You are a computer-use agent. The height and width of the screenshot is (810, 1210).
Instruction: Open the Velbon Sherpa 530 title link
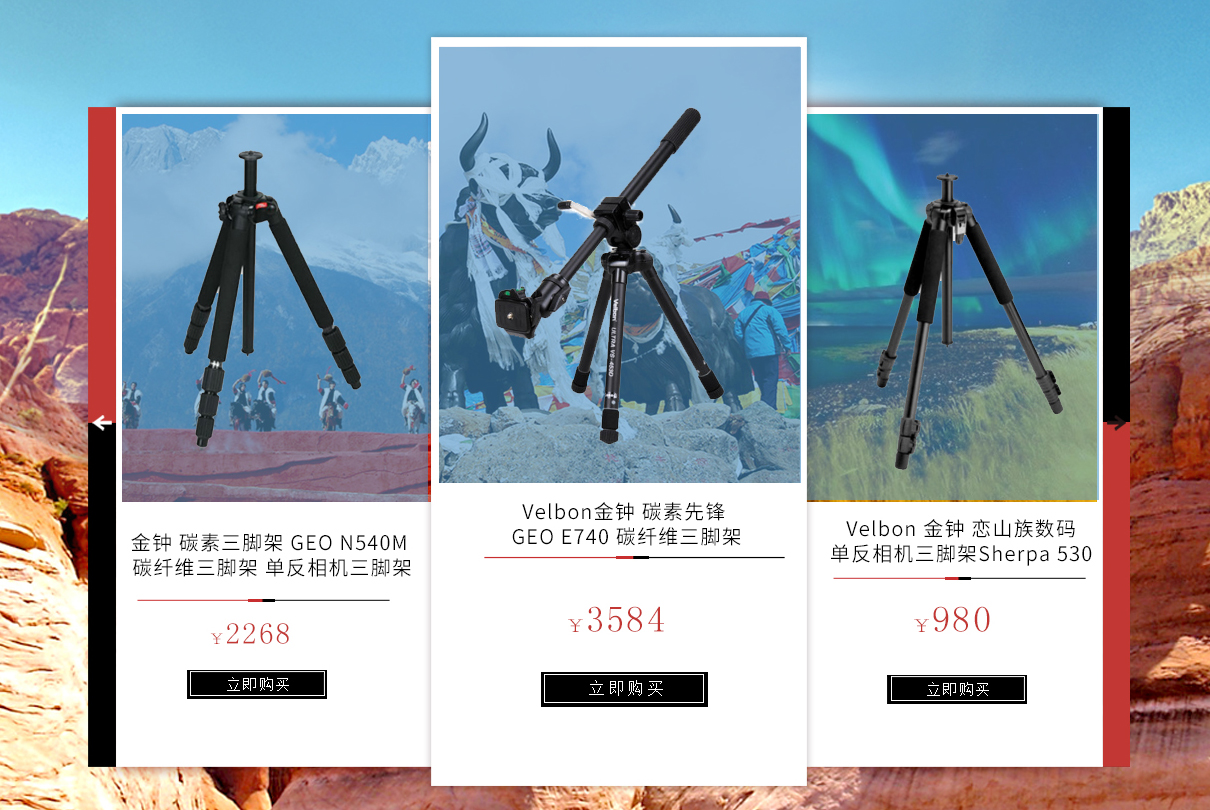(x=961, y=541)
